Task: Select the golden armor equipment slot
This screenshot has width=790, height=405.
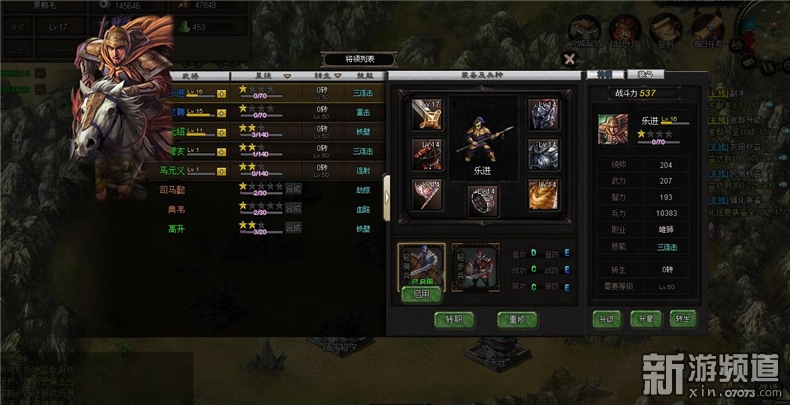Action: pos(542,193)
